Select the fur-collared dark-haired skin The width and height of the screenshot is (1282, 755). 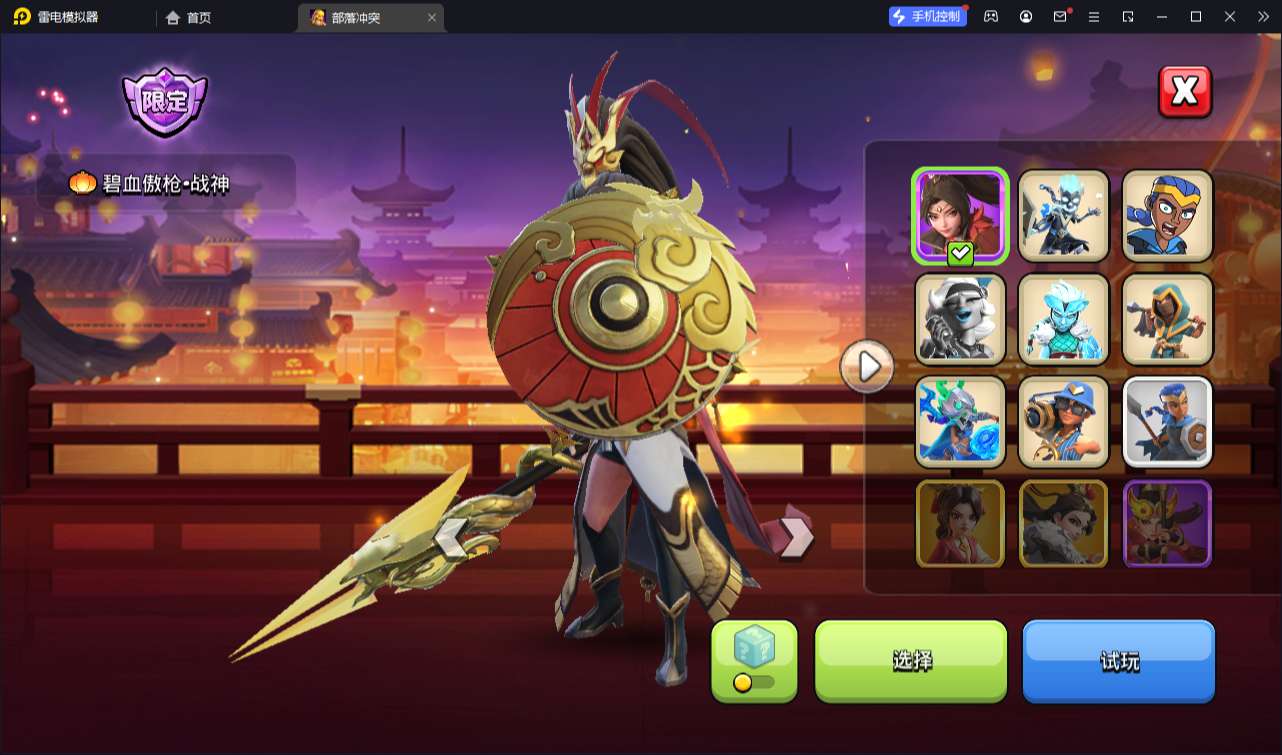(1064, 524)
